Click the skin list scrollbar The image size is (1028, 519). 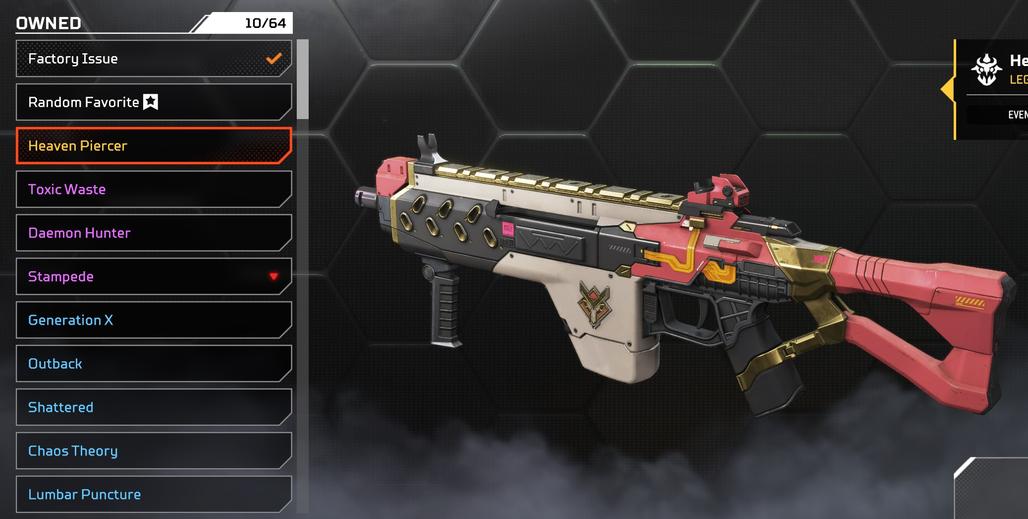click(303, 80)
